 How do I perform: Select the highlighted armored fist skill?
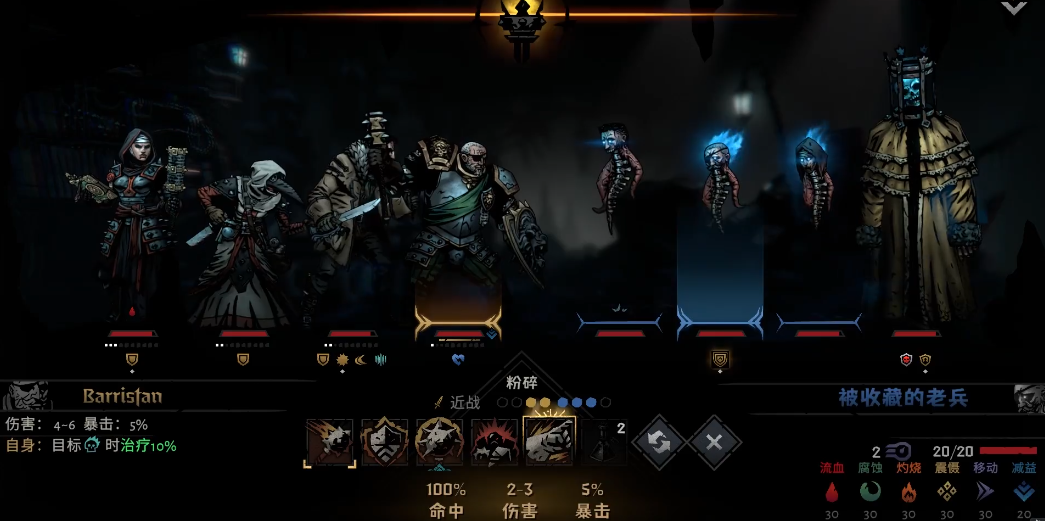pos(549,442)
